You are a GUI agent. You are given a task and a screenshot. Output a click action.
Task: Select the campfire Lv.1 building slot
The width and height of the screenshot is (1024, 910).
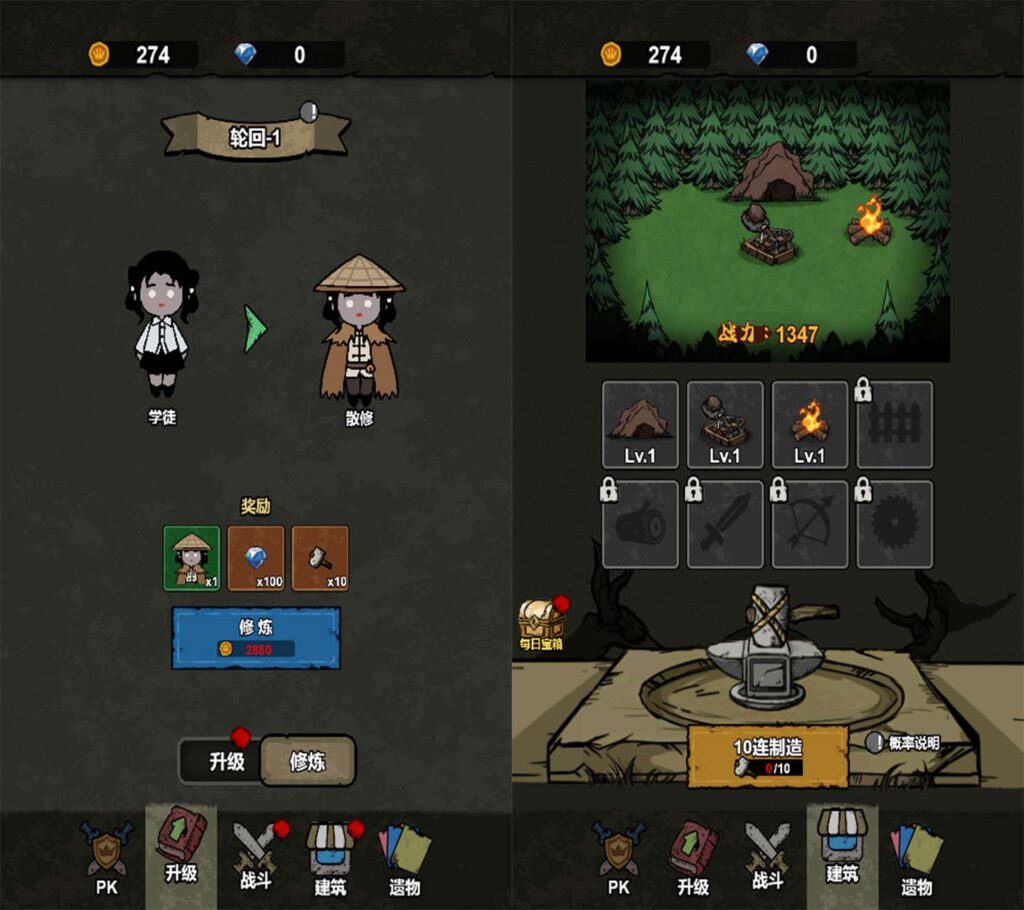810,425
